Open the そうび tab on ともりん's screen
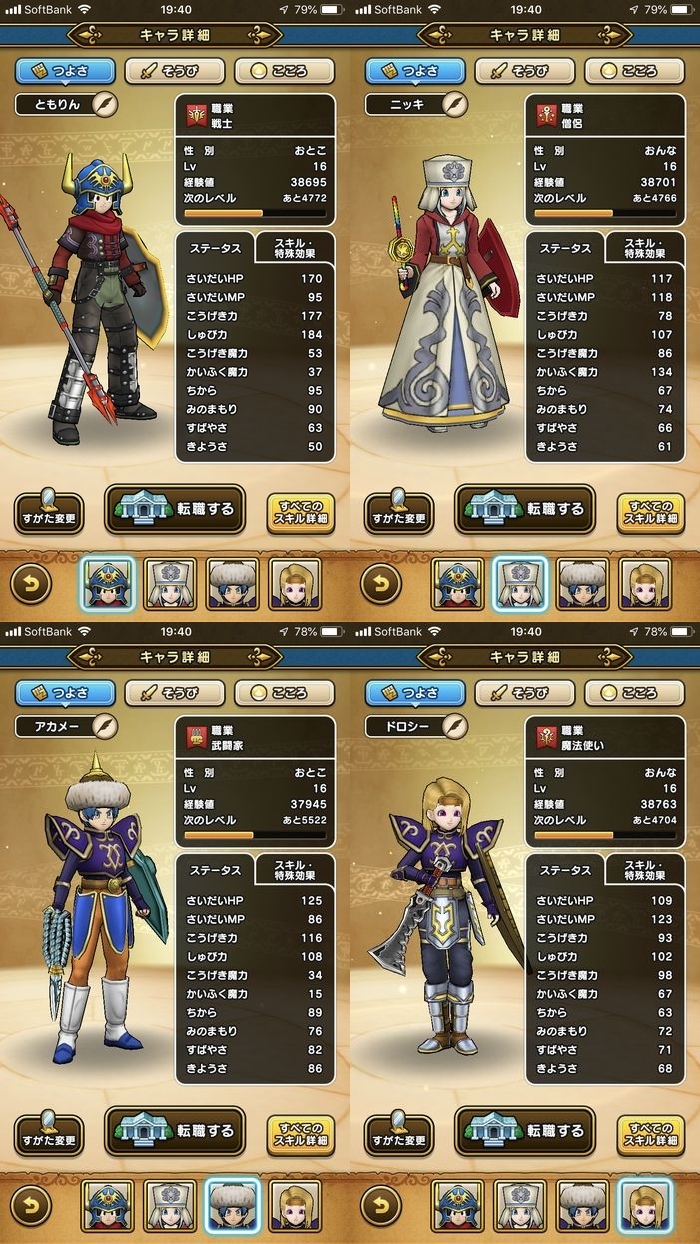Screen dimensions: 700x1244 coord(174,72)
